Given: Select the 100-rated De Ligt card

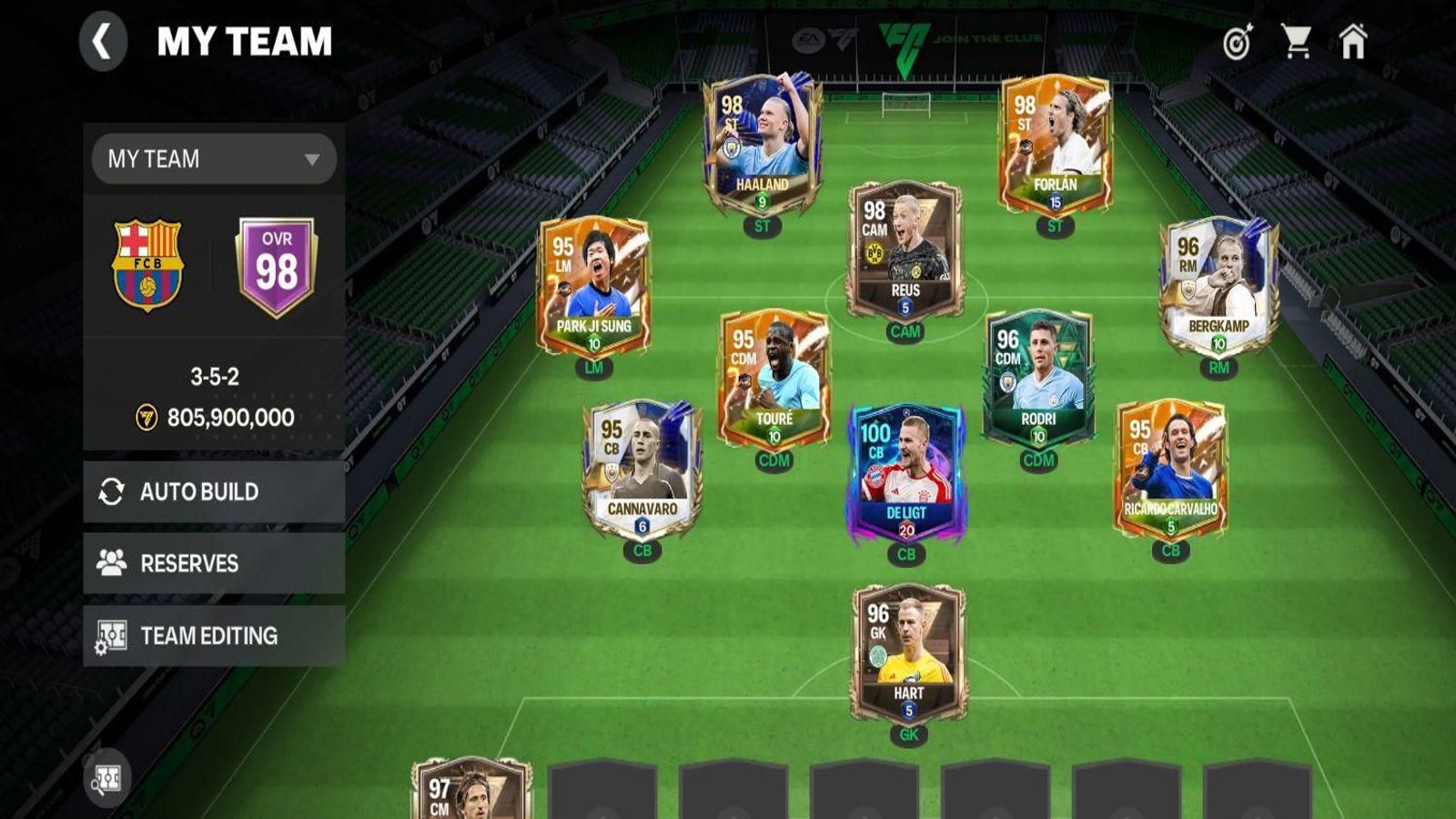Looking at the screenshot, I should 906,473.
